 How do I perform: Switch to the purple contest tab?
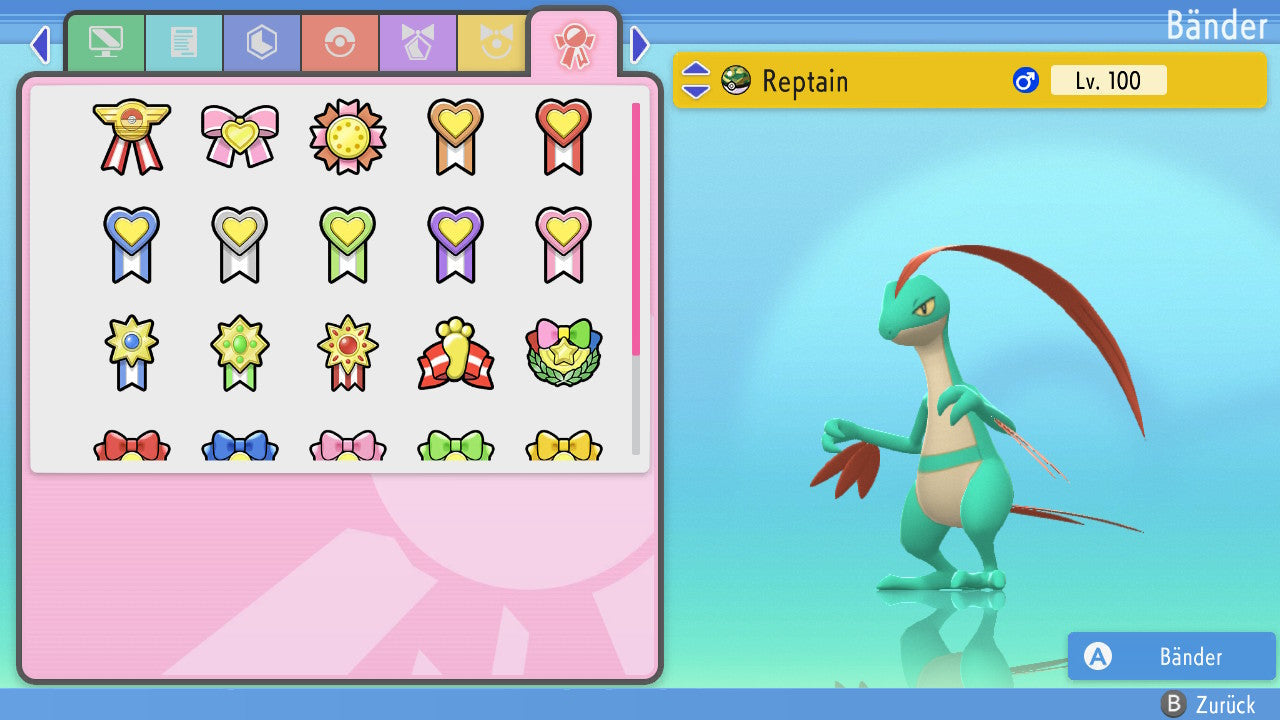[418, 43]
